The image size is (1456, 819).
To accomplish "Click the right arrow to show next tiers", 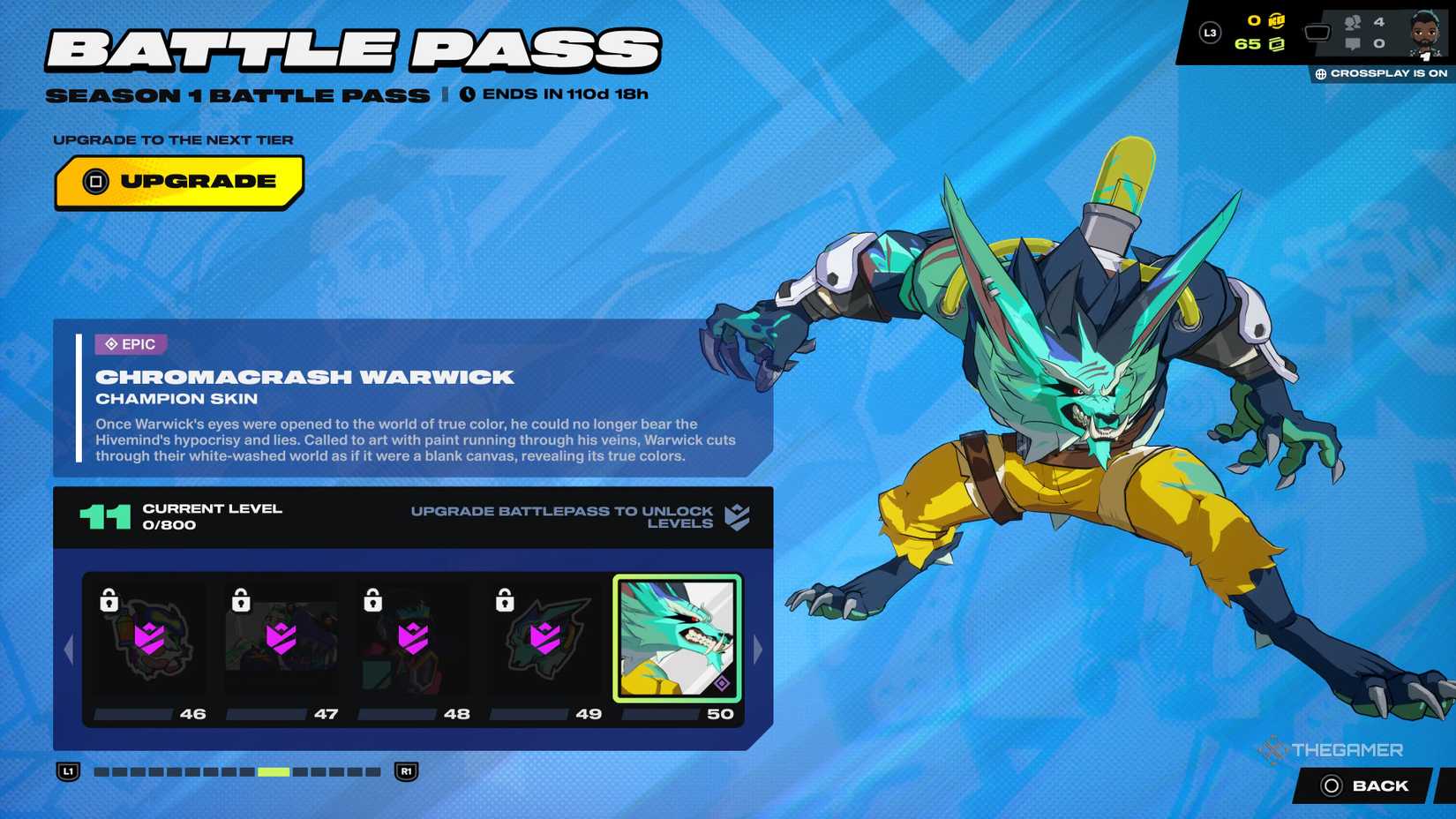I will 759,649.
